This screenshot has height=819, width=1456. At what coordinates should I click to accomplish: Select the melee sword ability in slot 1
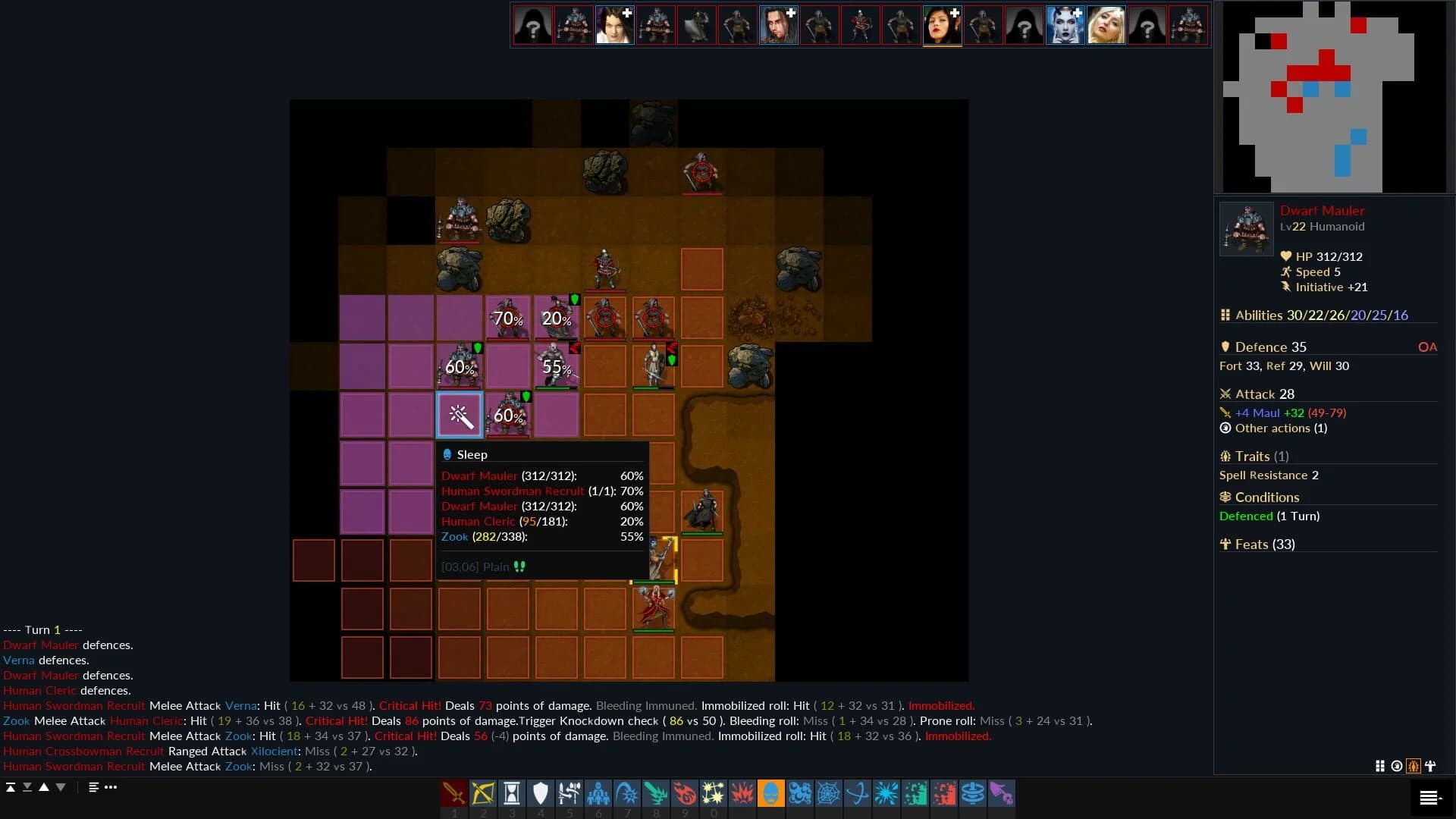point(454,794)
